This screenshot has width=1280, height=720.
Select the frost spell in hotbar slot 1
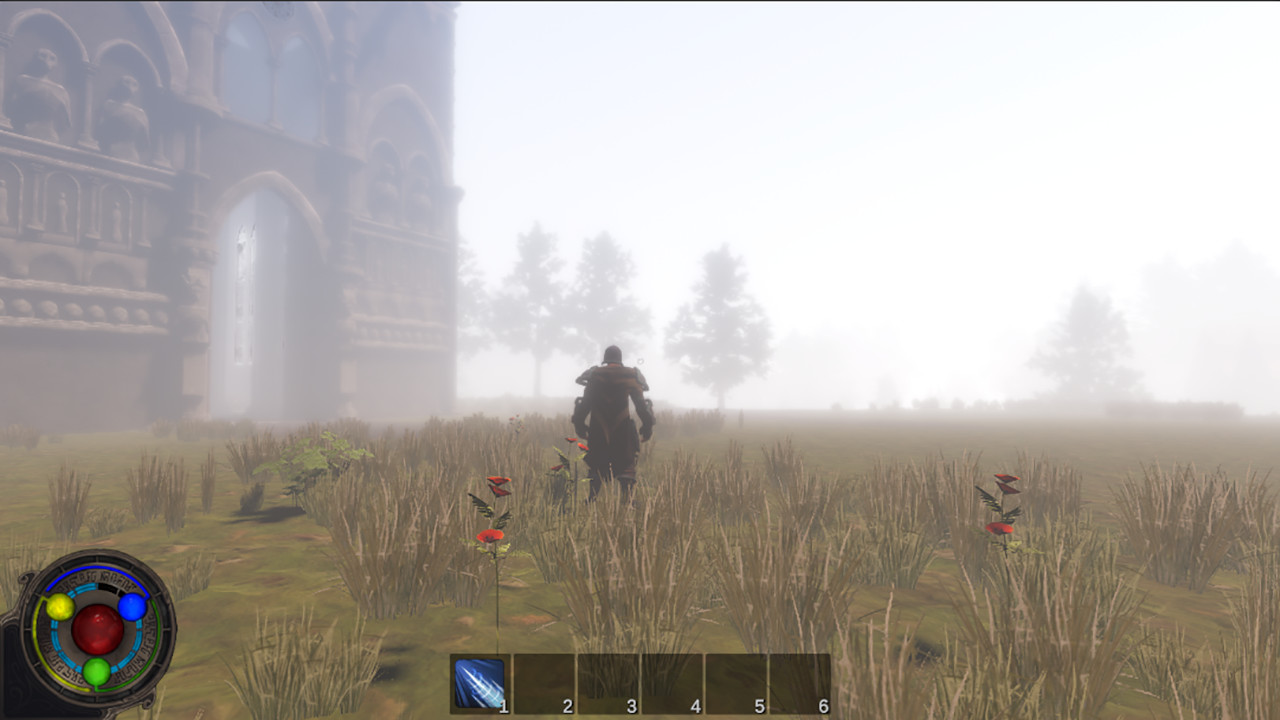pyautogui.click(x=478, y=680)
